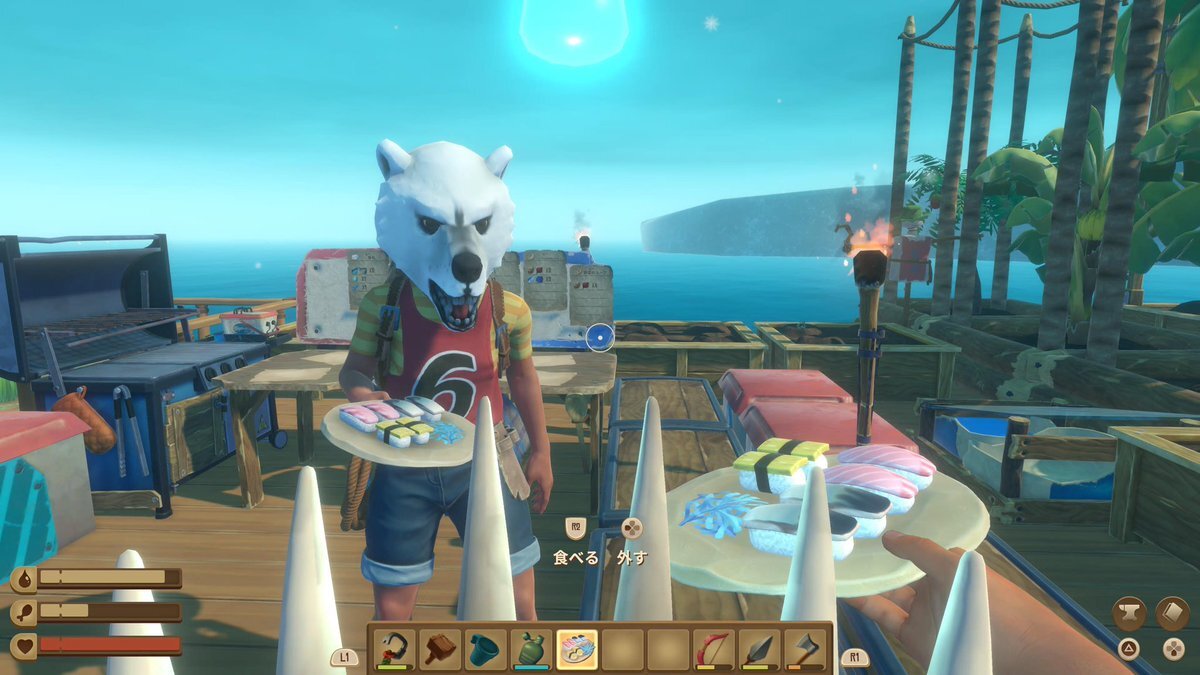Select the wooden building hammer slot

pyautogui.click(x=440, y=649)
